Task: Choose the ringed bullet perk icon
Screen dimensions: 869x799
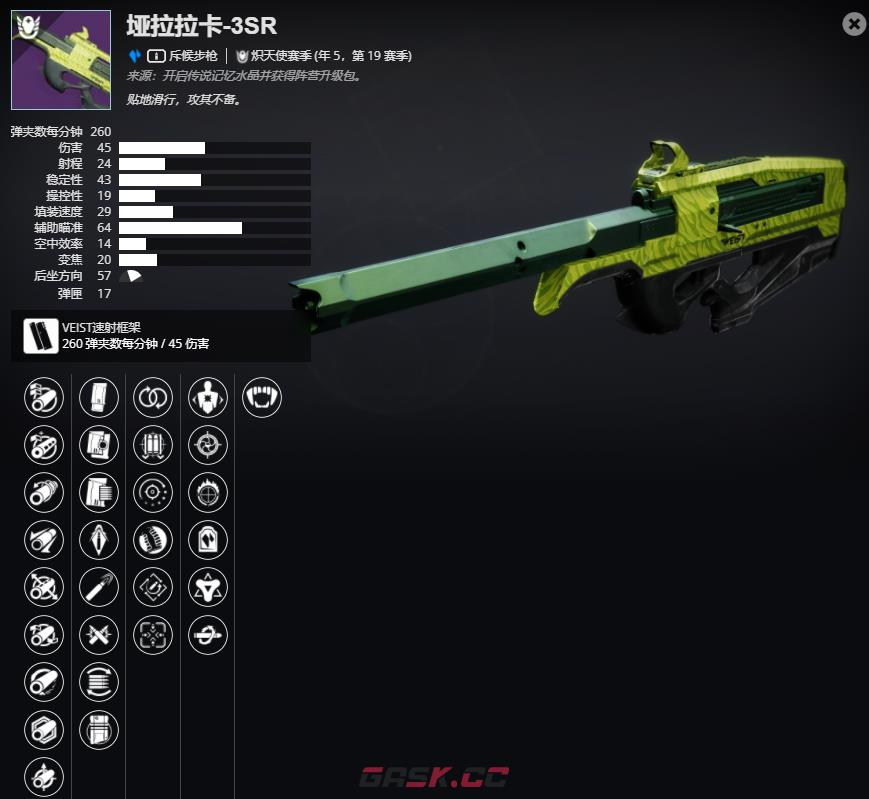Action: [208, 634]
